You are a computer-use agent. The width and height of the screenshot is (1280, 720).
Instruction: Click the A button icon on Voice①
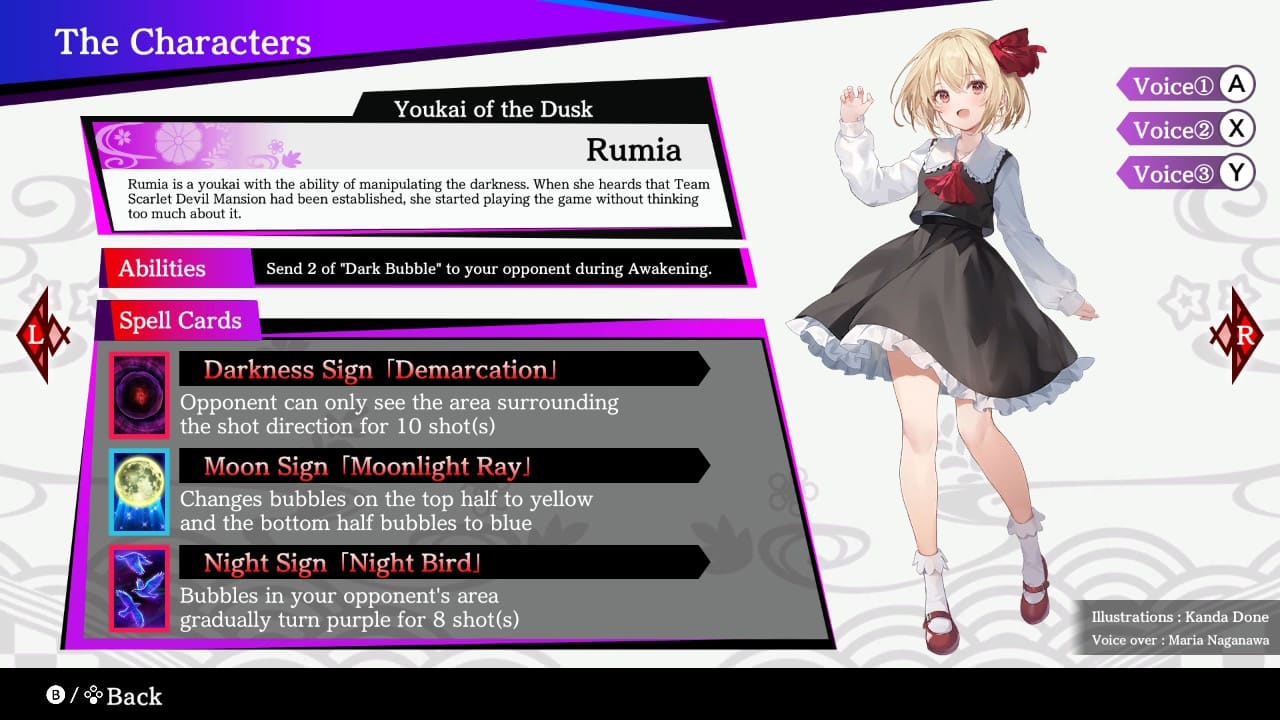1237,85
